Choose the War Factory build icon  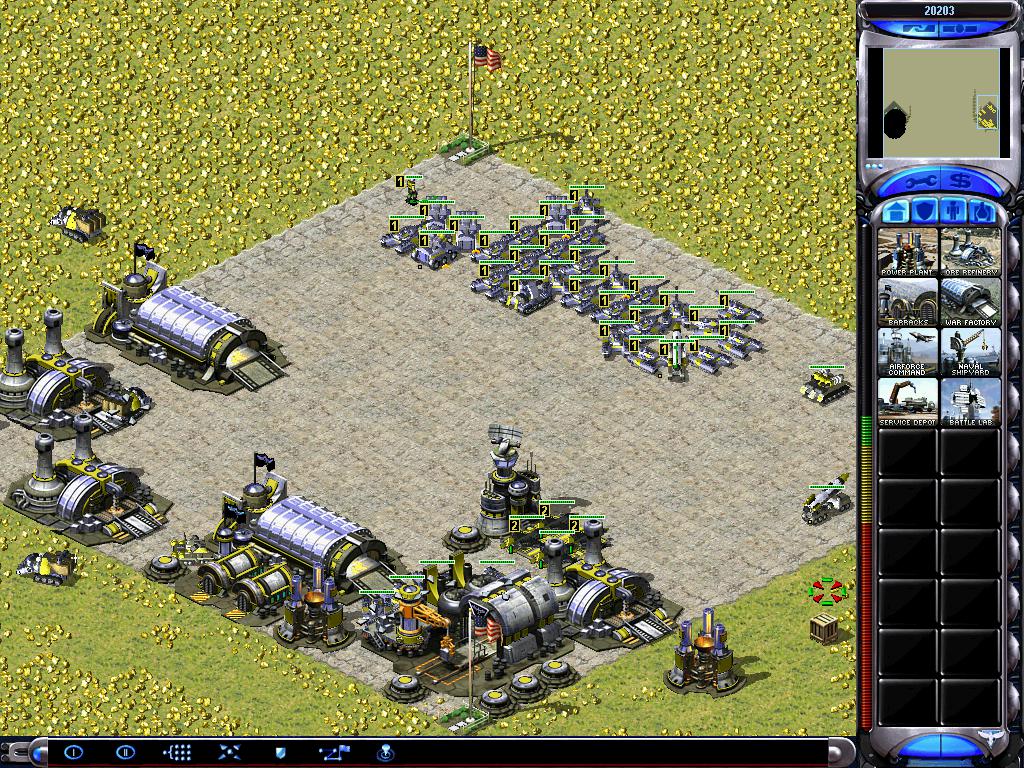tap(971, 301)
